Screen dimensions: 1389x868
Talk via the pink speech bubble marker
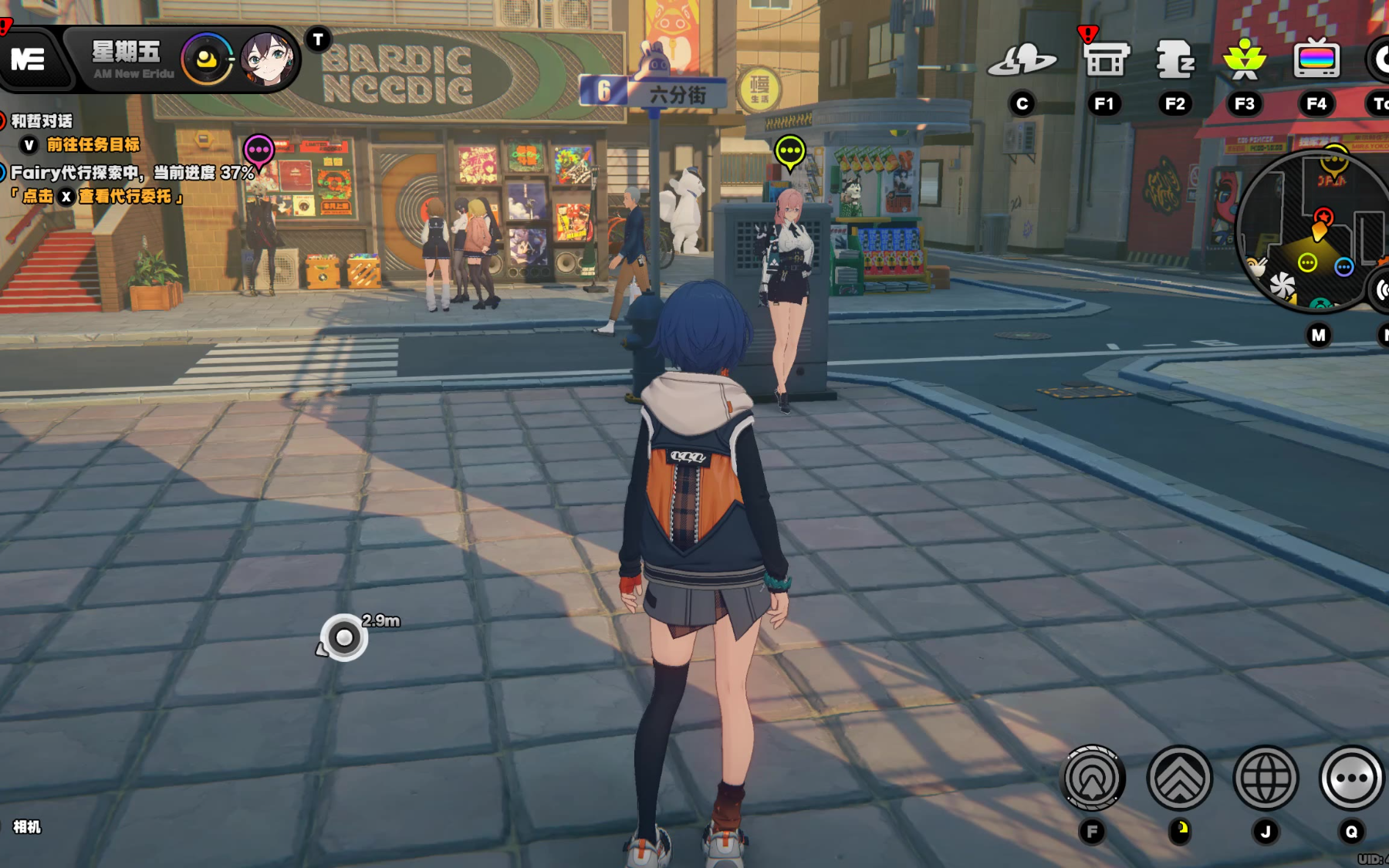pyautogui.click(x=259, y=150)
